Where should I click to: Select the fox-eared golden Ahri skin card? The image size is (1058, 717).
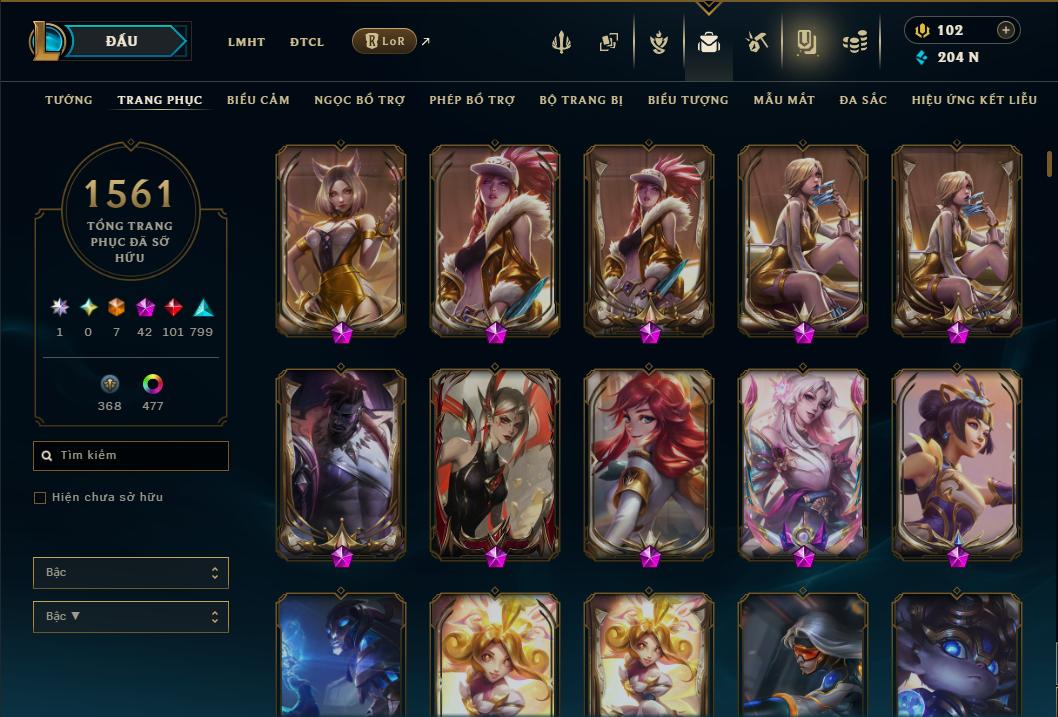(x=341, y=238)
